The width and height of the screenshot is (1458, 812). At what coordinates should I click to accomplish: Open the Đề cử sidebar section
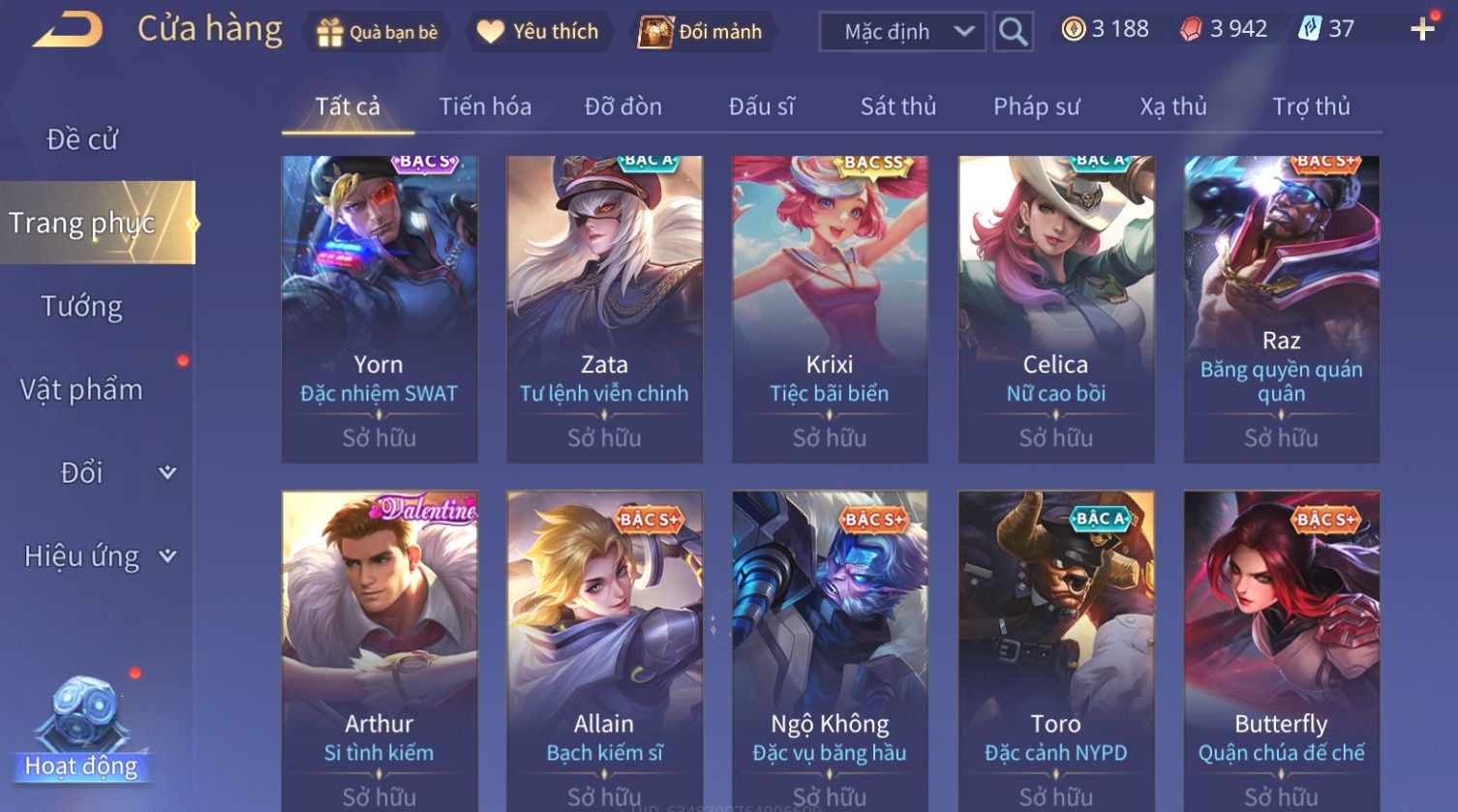(82, 139)
